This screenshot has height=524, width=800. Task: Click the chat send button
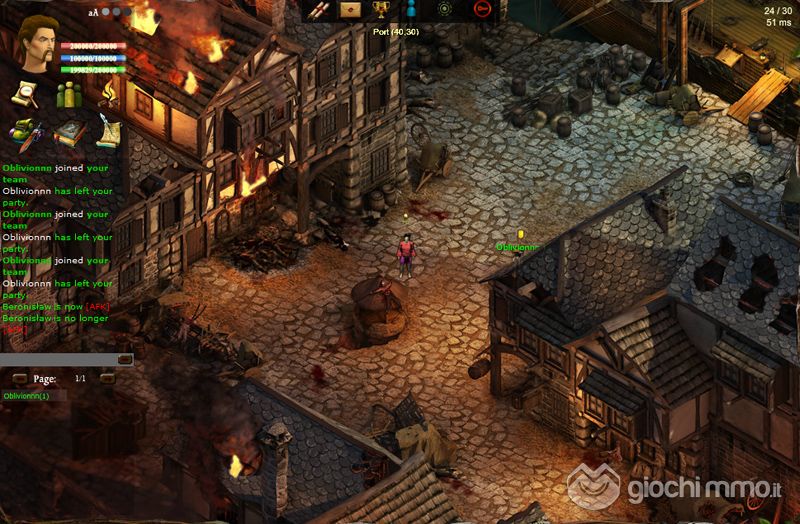coord(125,359)
